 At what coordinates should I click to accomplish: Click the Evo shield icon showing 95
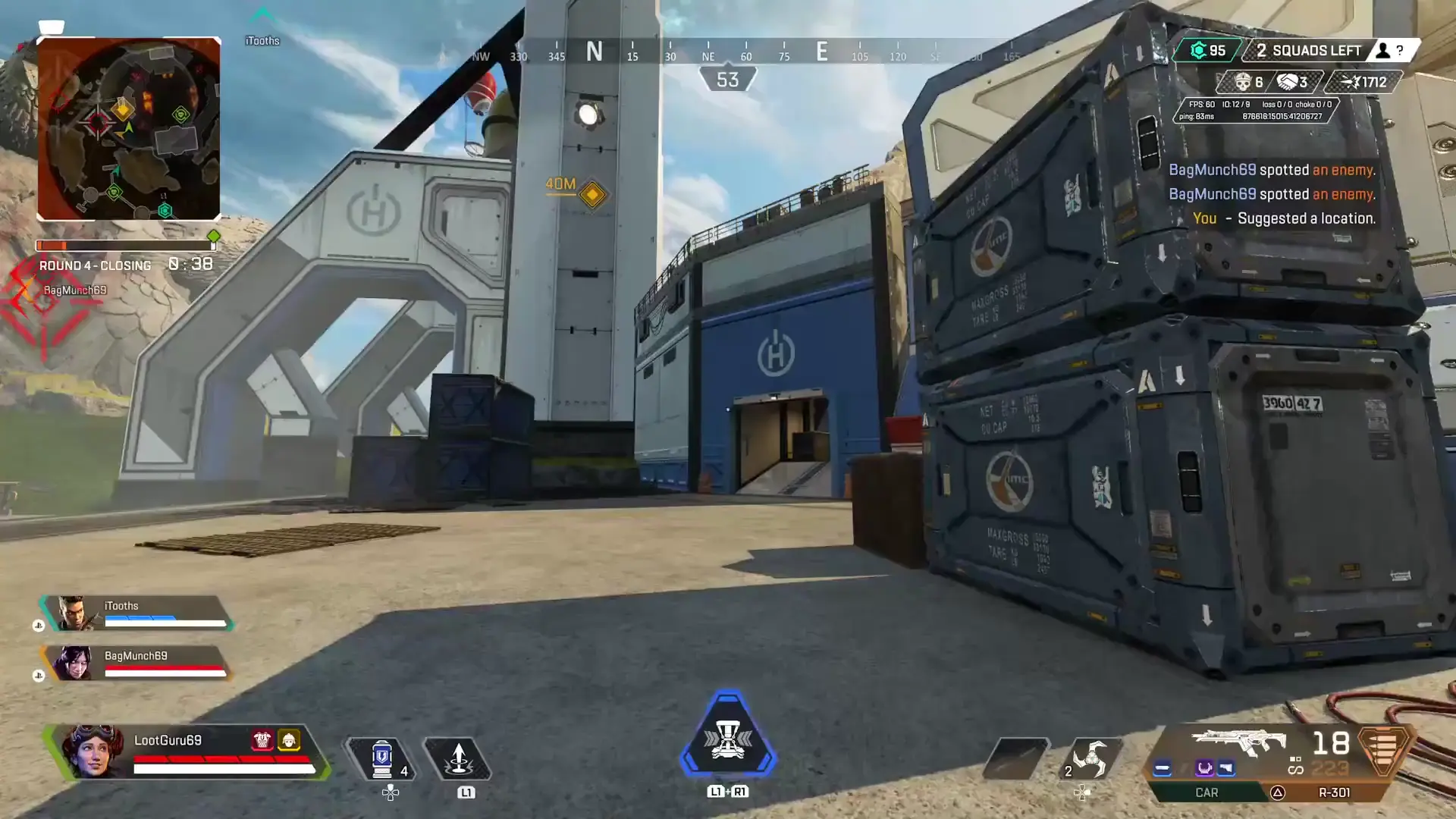[x=1200, y=49]
